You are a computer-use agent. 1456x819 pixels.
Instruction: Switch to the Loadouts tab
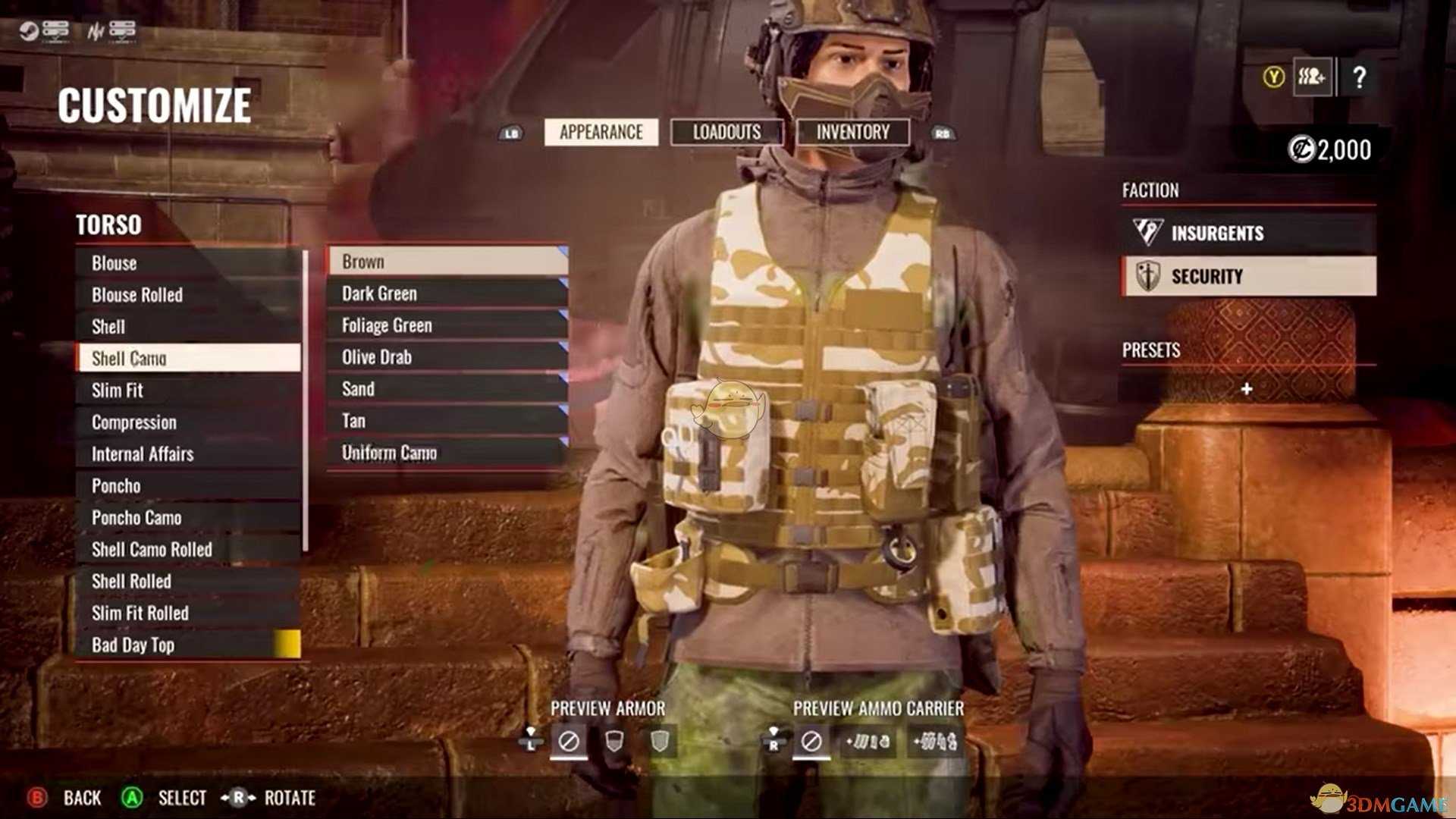coord(726,133)
